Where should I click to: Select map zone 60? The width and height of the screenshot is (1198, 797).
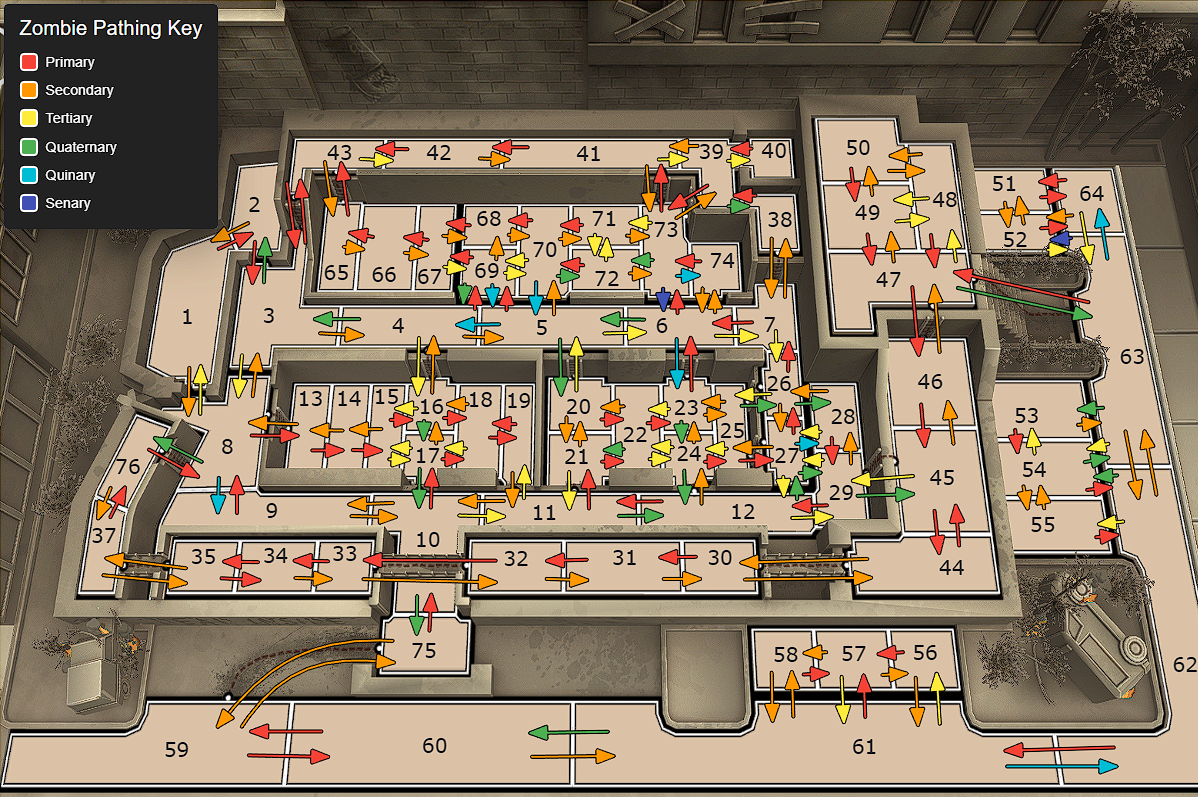tap(434, 745)
